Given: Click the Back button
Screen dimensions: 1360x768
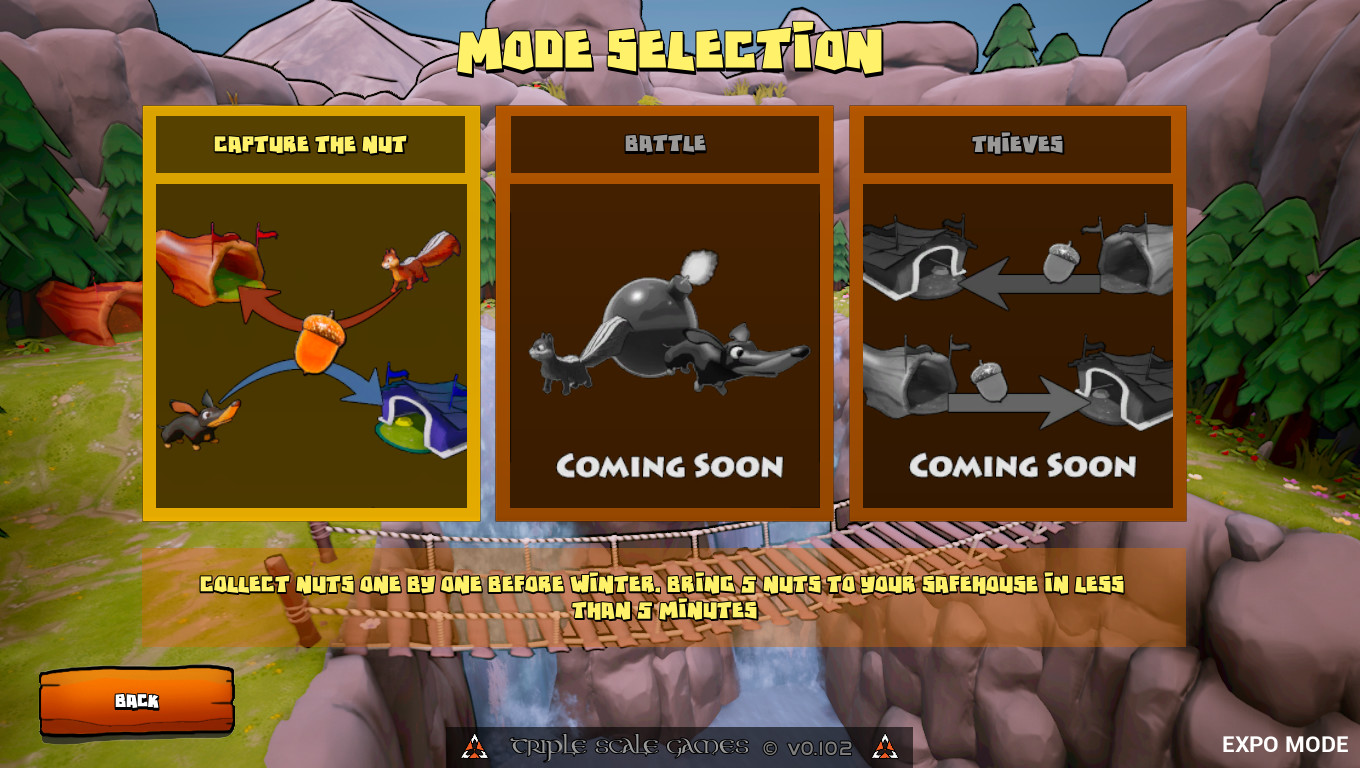Looking at the screenshot, I should 136,700.
